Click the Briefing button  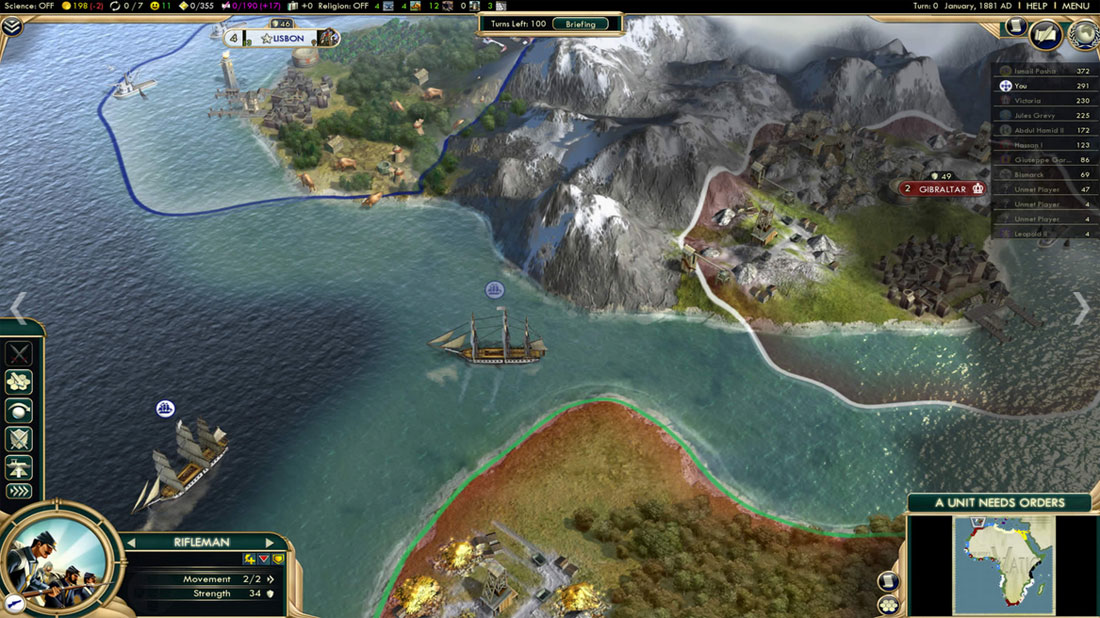(x=580, y=24)
